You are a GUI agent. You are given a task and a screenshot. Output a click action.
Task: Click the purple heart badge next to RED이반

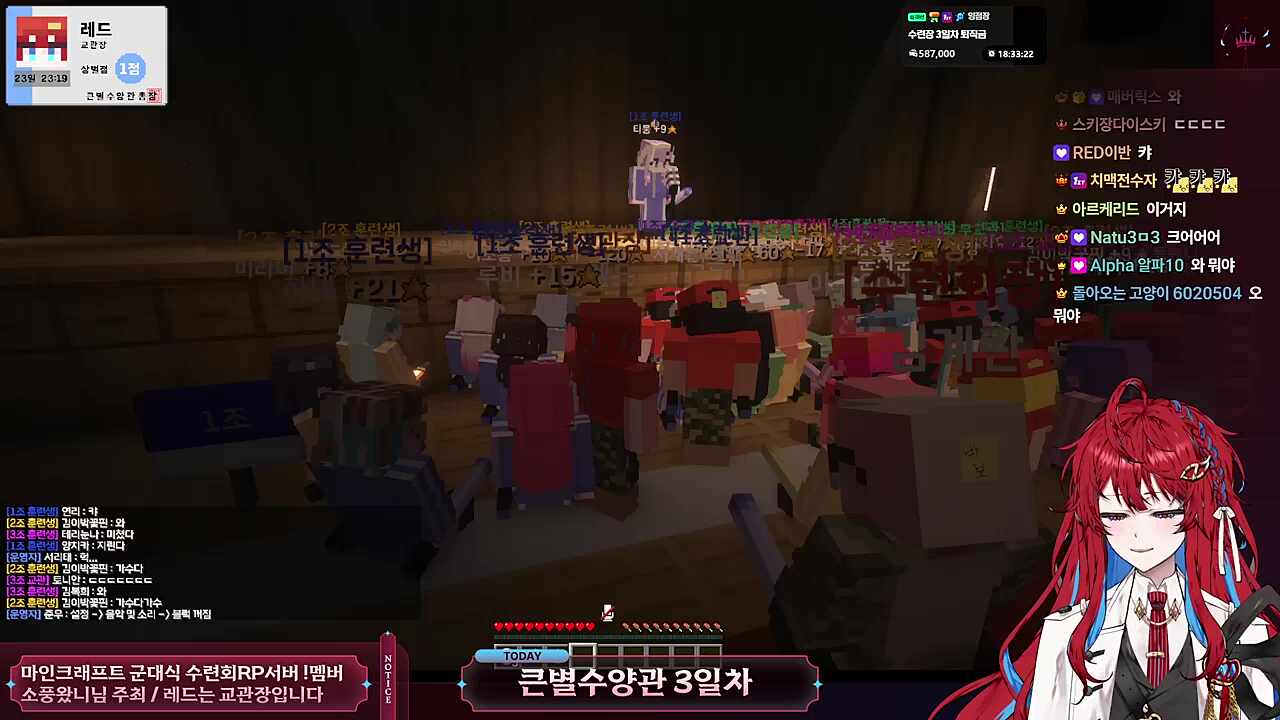(1060, 152)
